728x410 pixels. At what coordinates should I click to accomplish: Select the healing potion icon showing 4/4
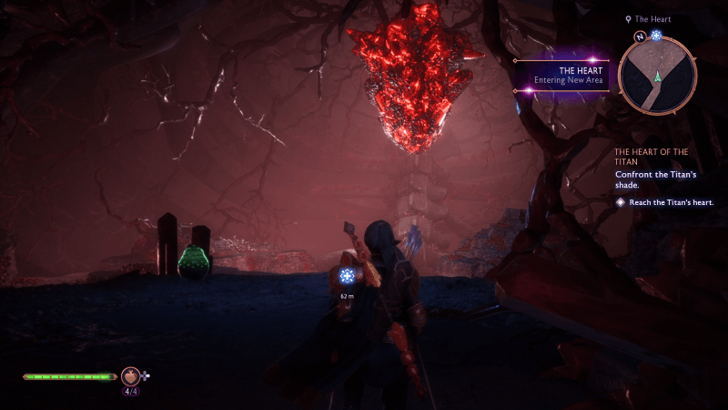point(130,376)
